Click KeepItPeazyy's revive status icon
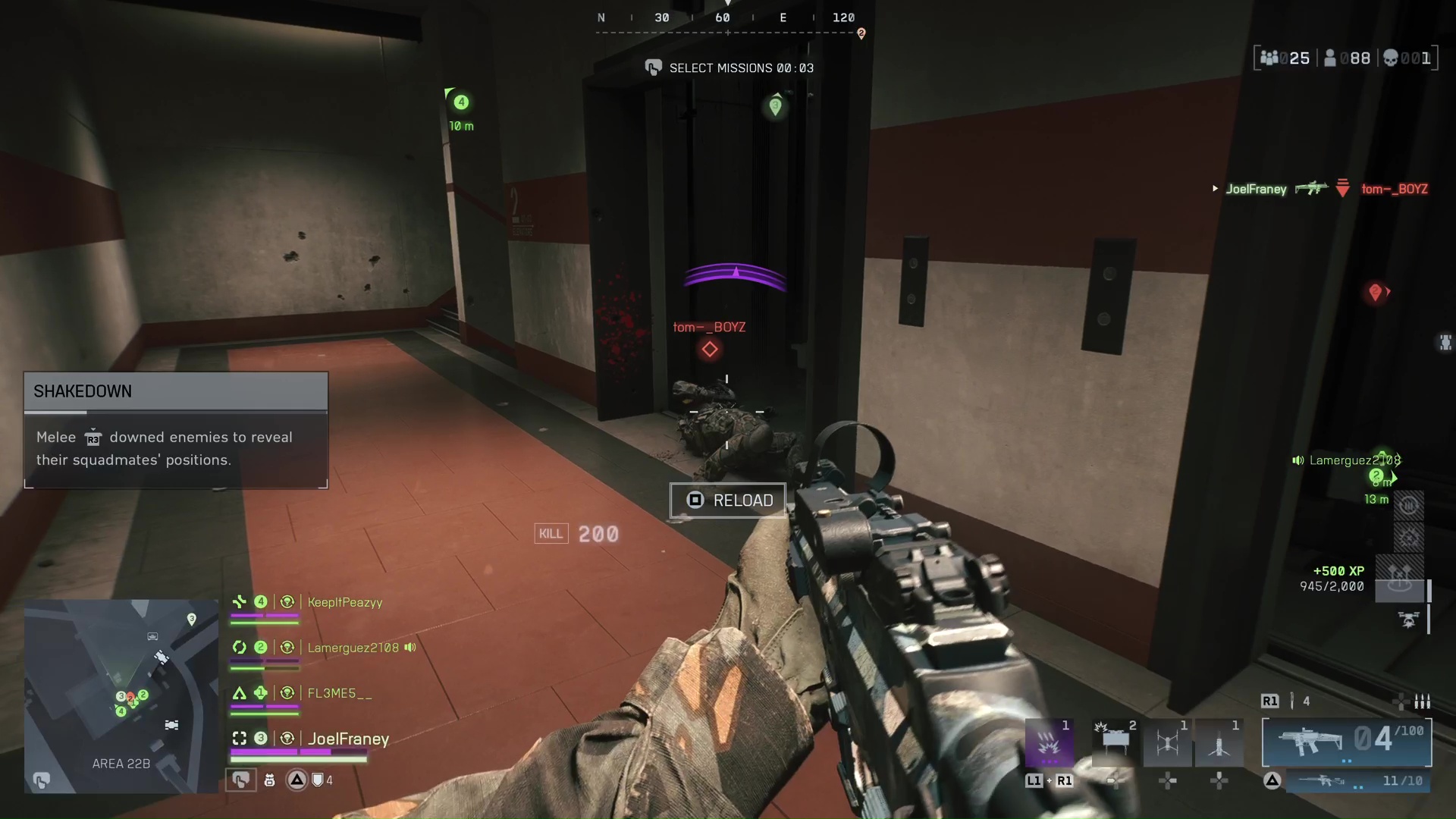The width and height of the screenshot is (1456, 819). point(287,601)
